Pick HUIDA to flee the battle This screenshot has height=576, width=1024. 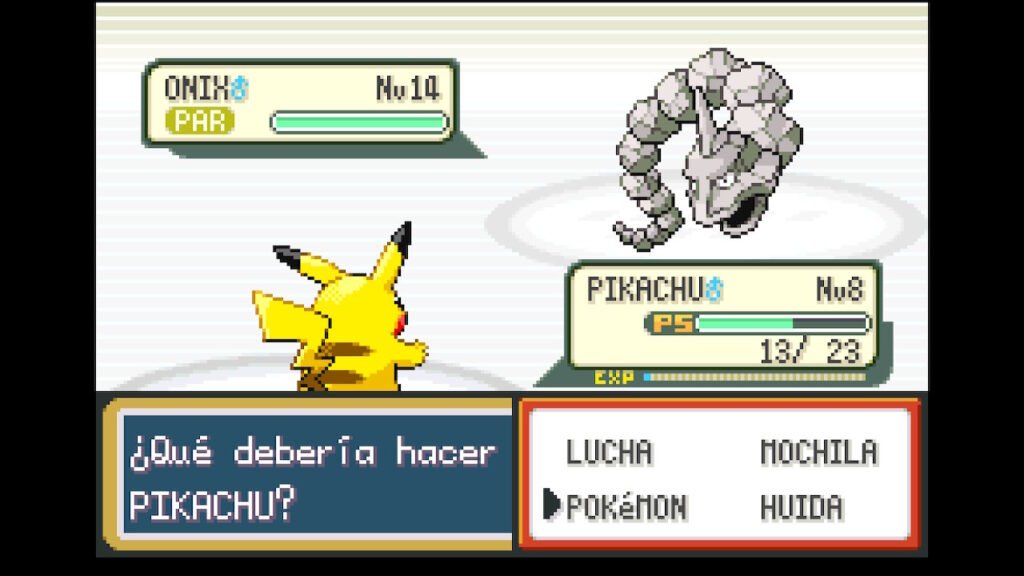click(x=800, y=507)
